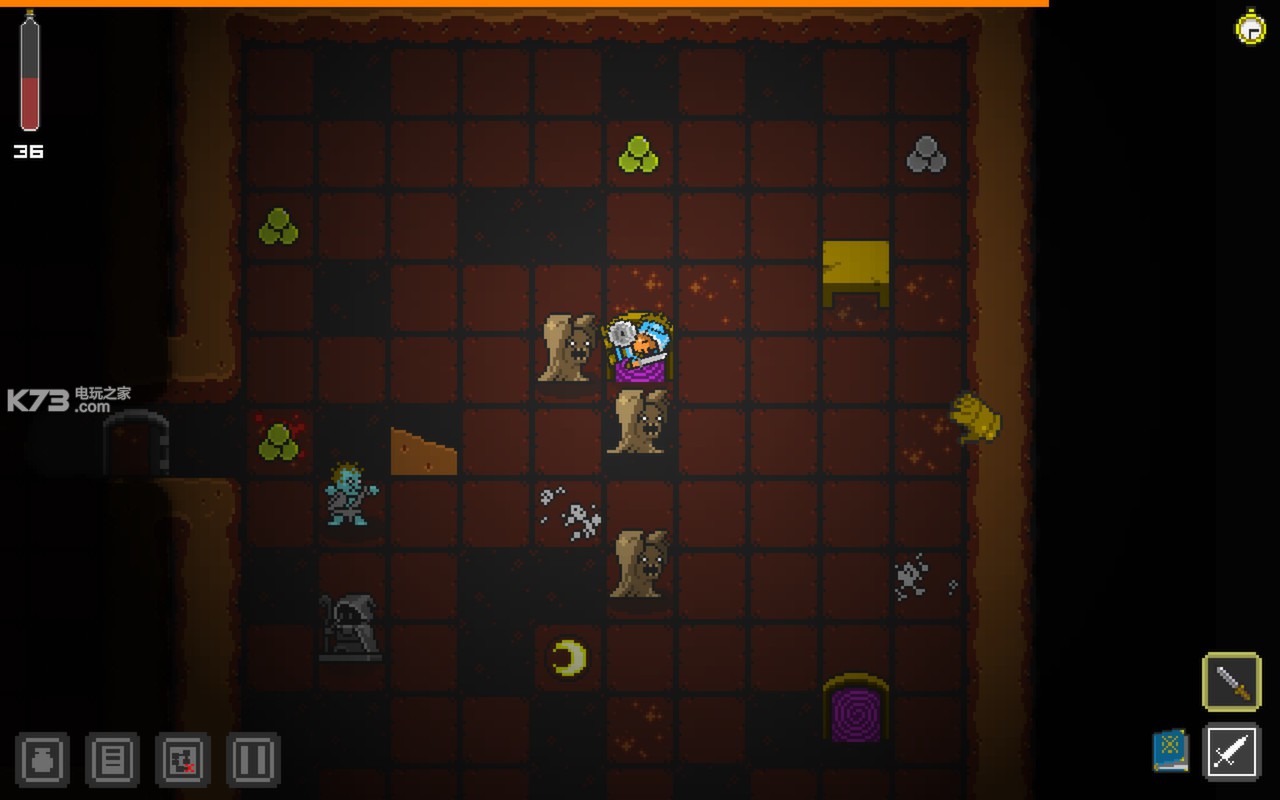Select the gold-framed dagger weapon slot

click(1231, 682)
